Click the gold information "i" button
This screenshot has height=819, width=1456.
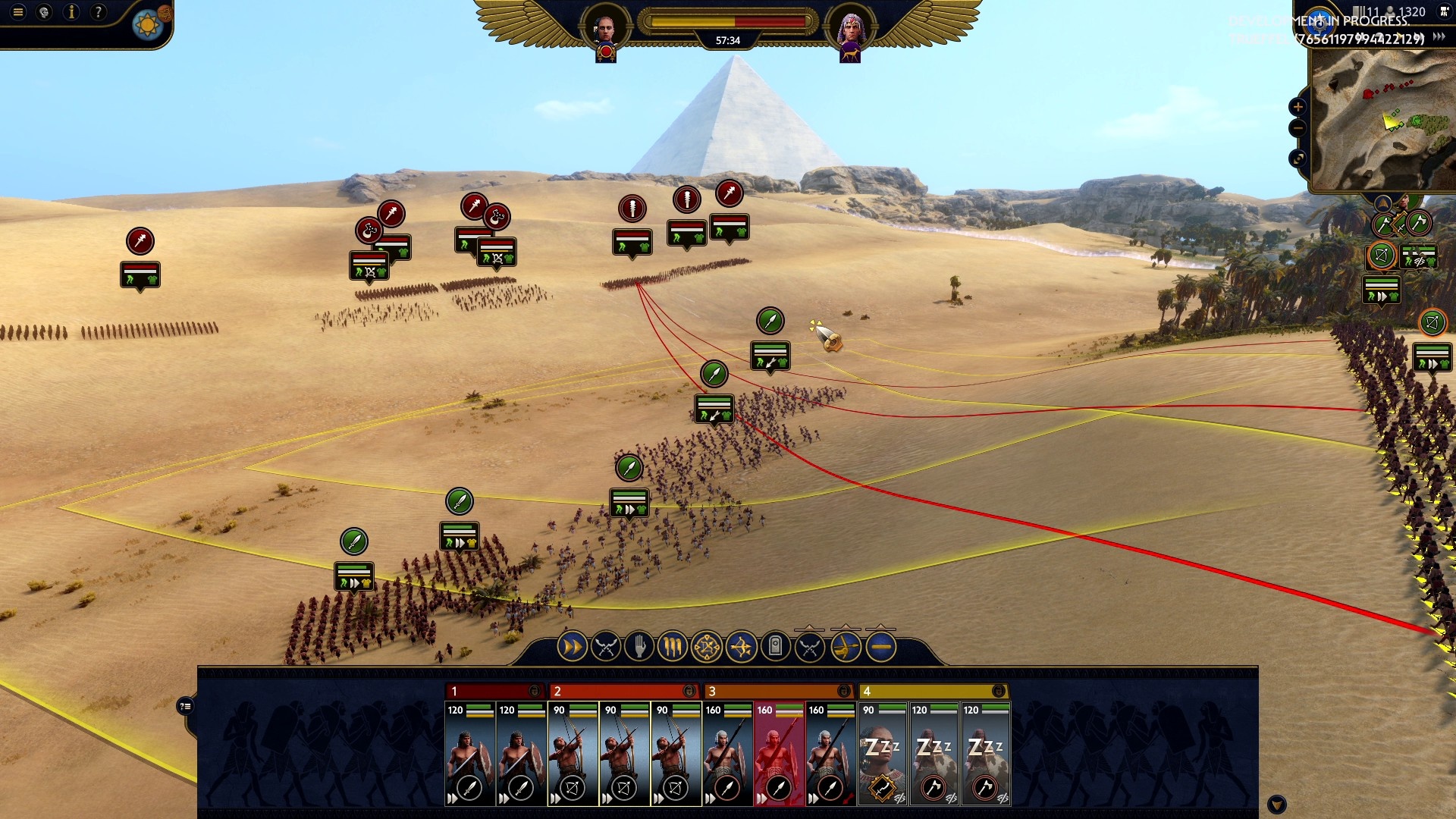pyautogui.click(x=71, y=12)
